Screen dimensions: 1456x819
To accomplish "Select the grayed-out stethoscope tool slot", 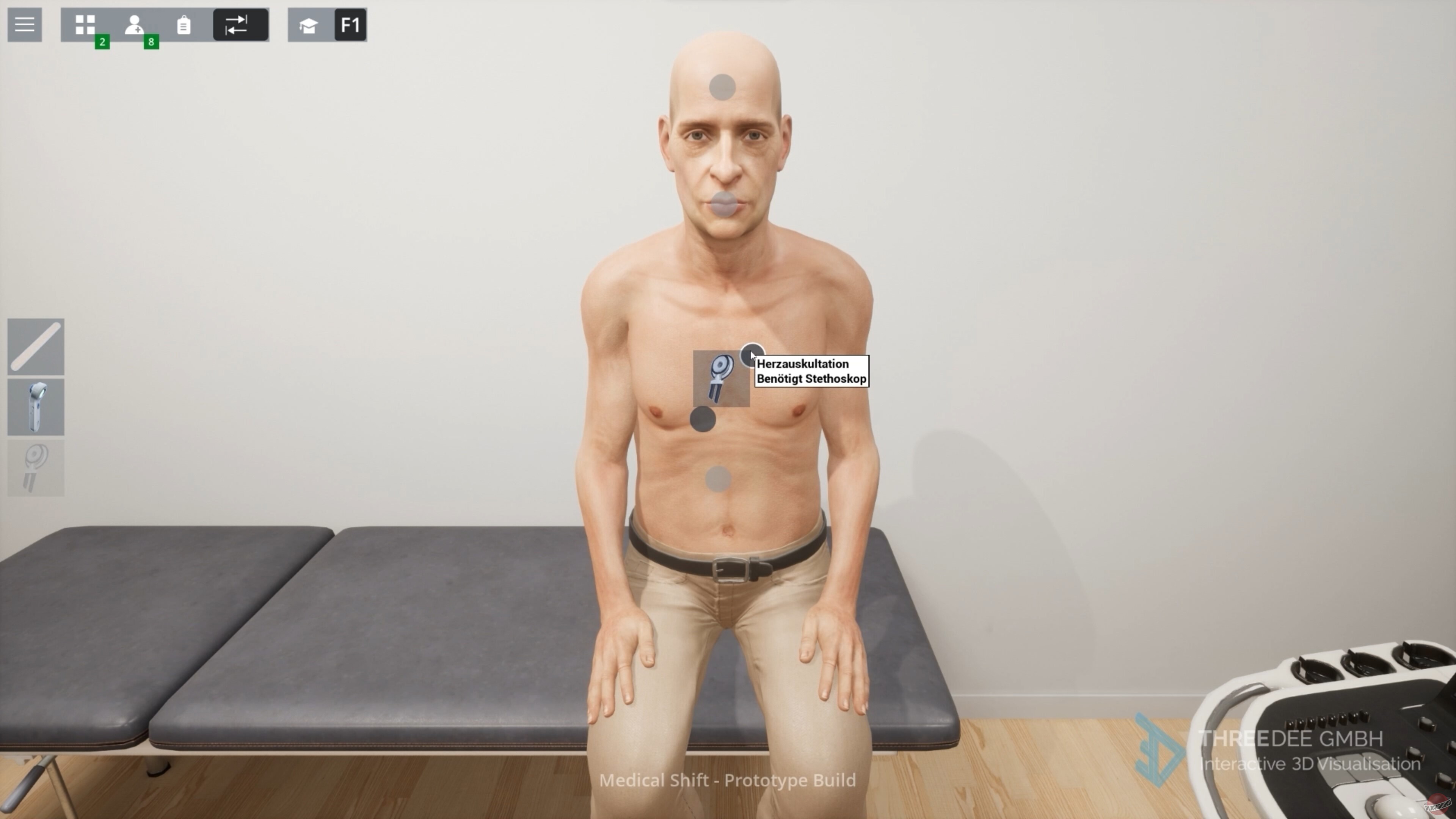I will (35, 468).
